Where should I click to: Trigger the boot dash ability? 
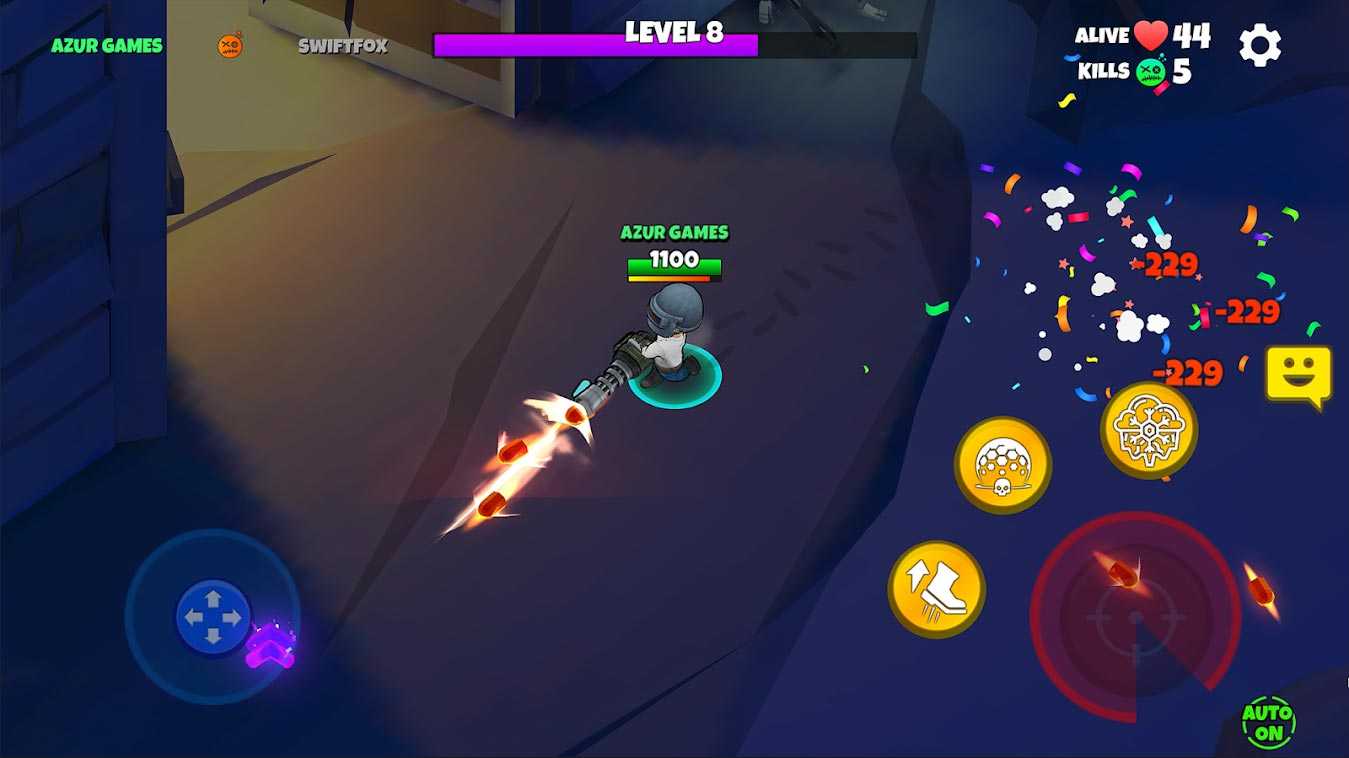[937, 589]
